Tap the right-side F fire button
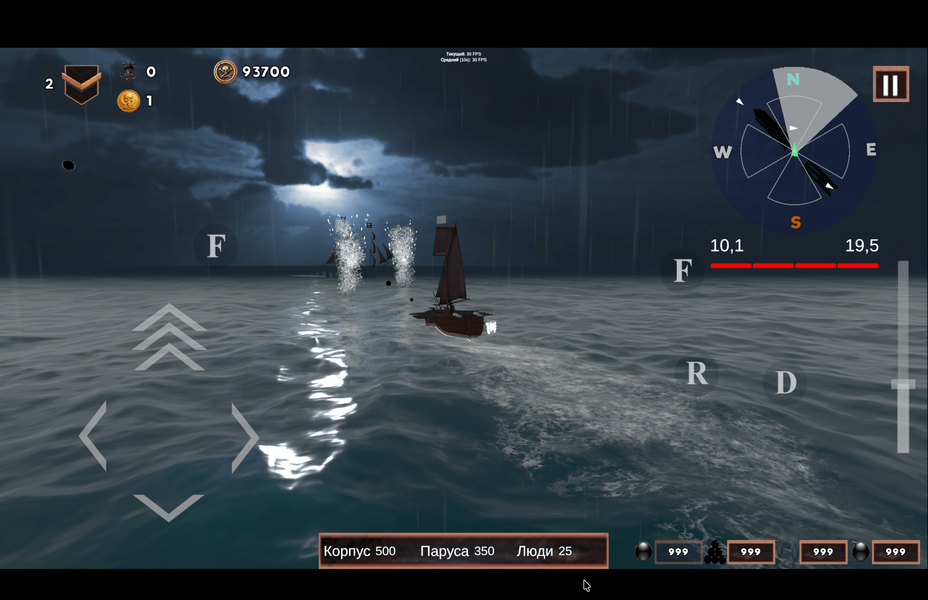This screenshot has width=928, height=600. point(682,270)
